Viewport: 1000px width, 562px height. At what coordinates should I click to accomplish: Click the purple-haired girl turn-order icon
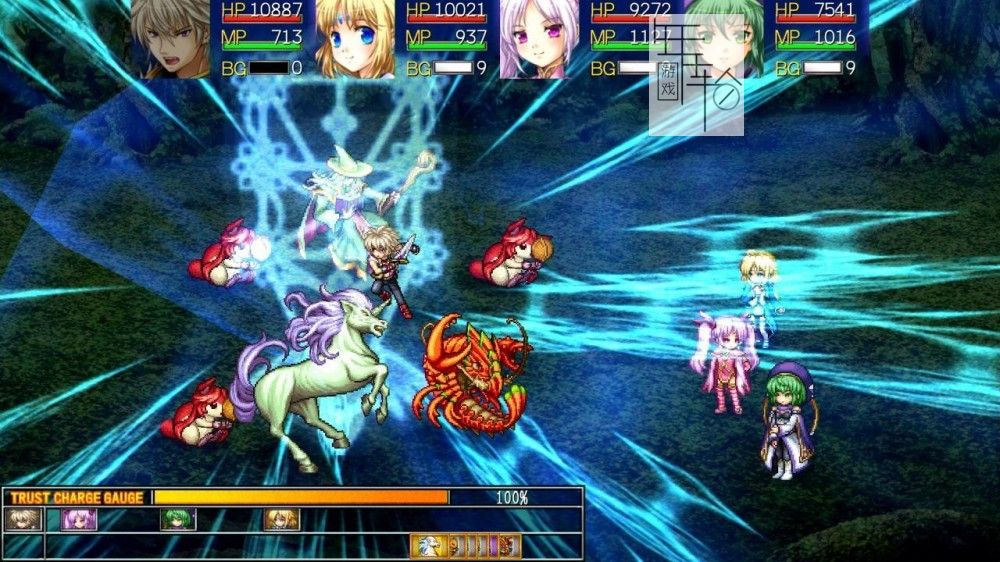[x=80, y=519]
